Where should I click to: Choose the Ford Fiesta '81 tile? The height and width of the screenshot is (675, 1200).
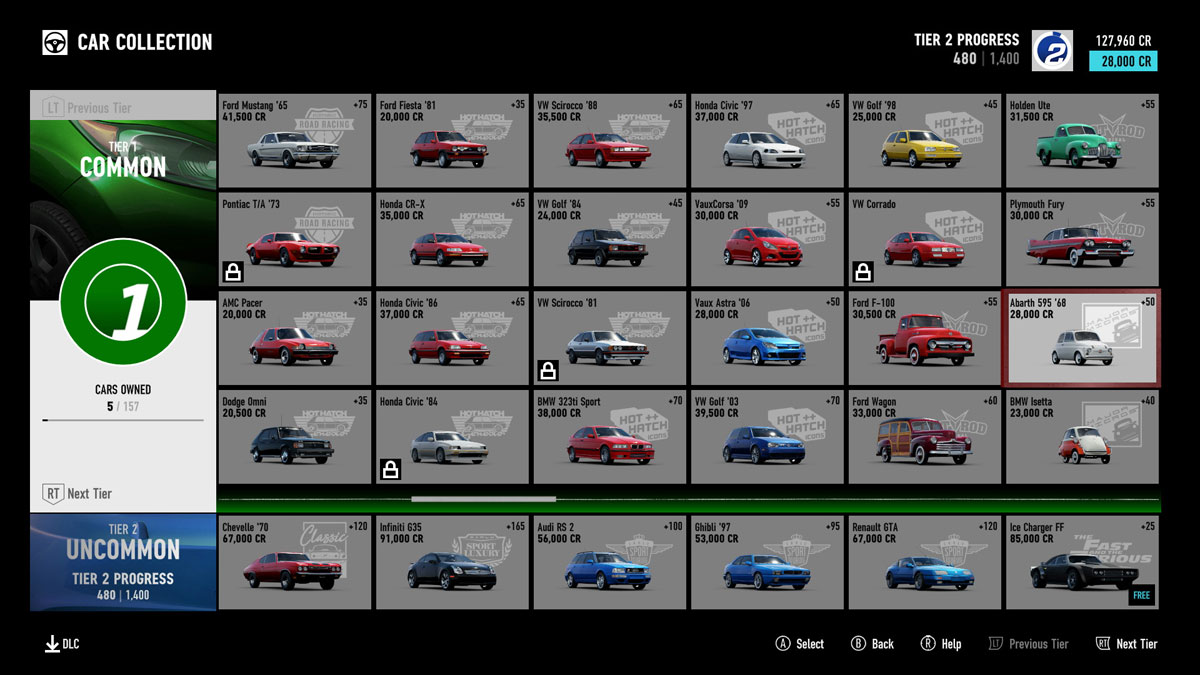[452, 141]
